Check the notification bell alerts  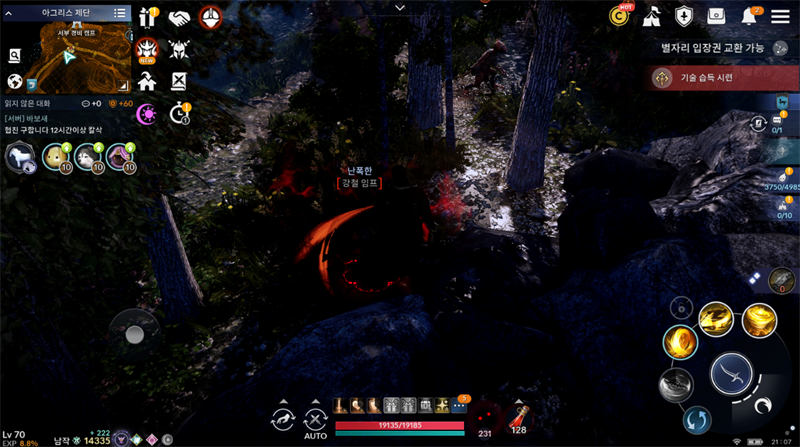[x=749, y=16]
